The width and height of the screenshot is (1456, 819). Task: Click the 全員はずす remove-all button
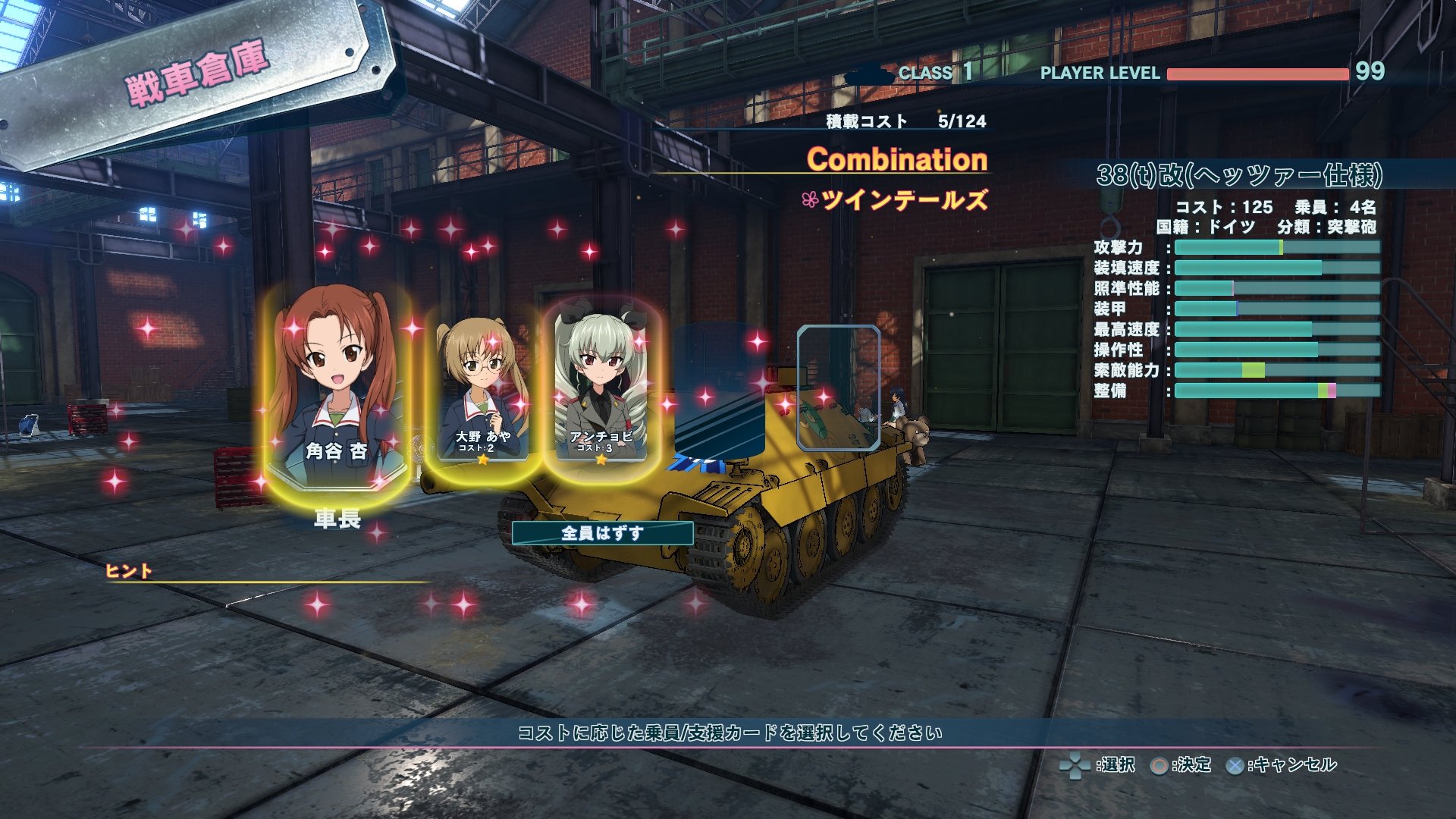tap(602, 533)
